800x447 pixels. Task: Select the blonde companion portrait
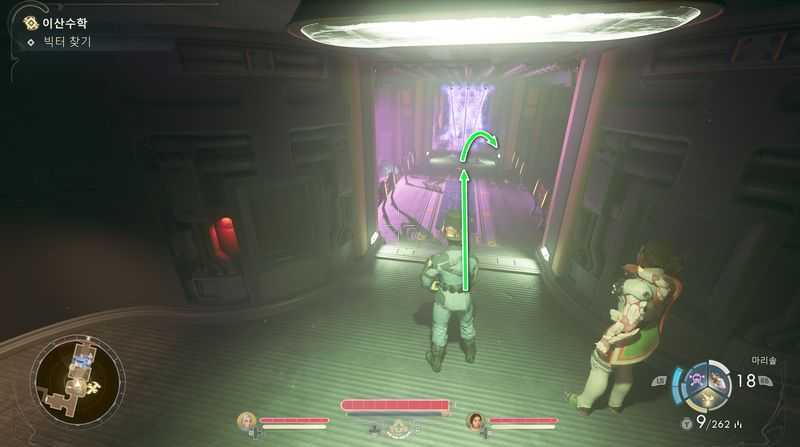coord(246,421)
